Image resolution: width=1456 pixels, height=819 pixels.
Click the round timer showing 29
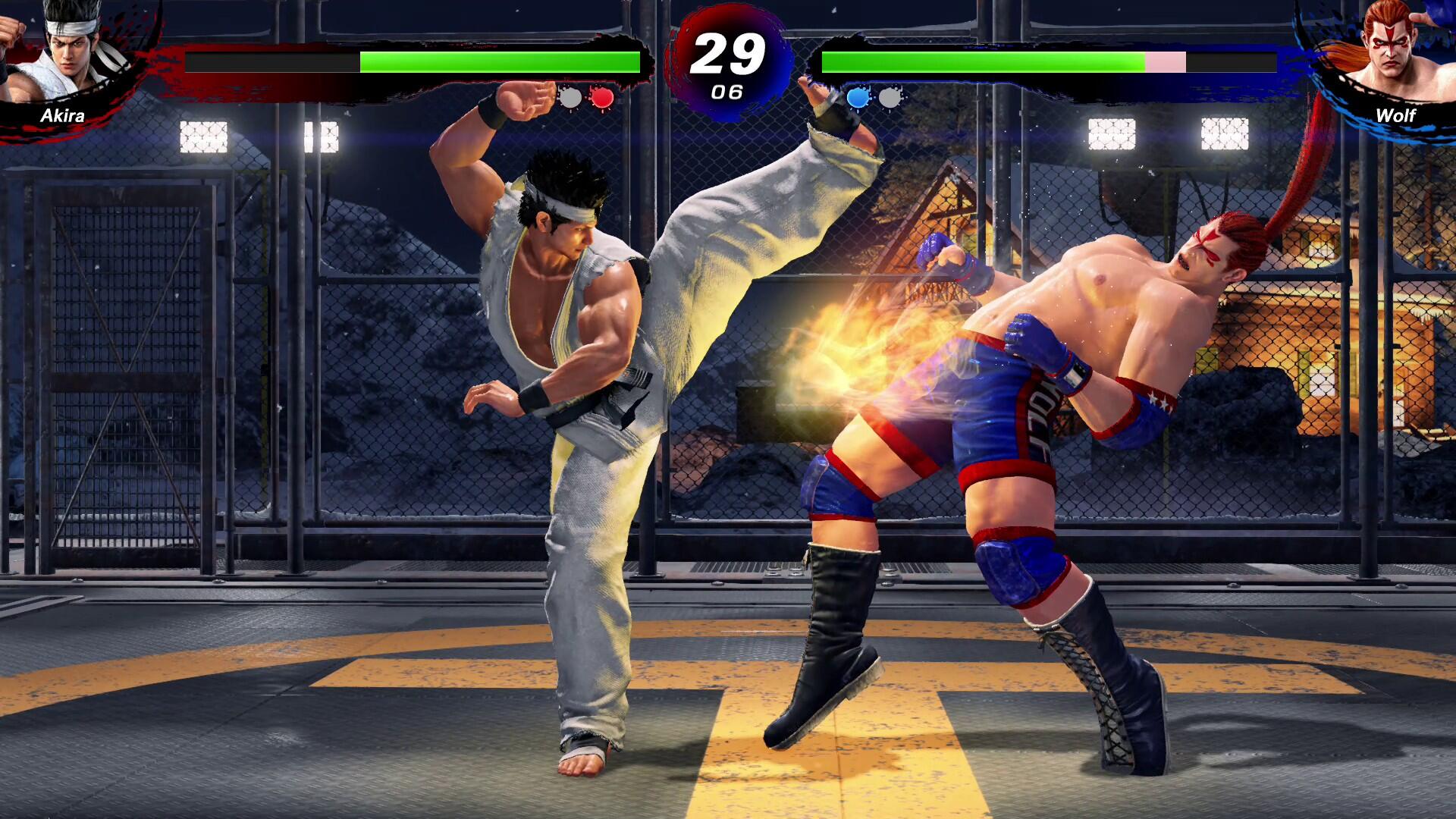pyautogui.click(x=726, y=55)
